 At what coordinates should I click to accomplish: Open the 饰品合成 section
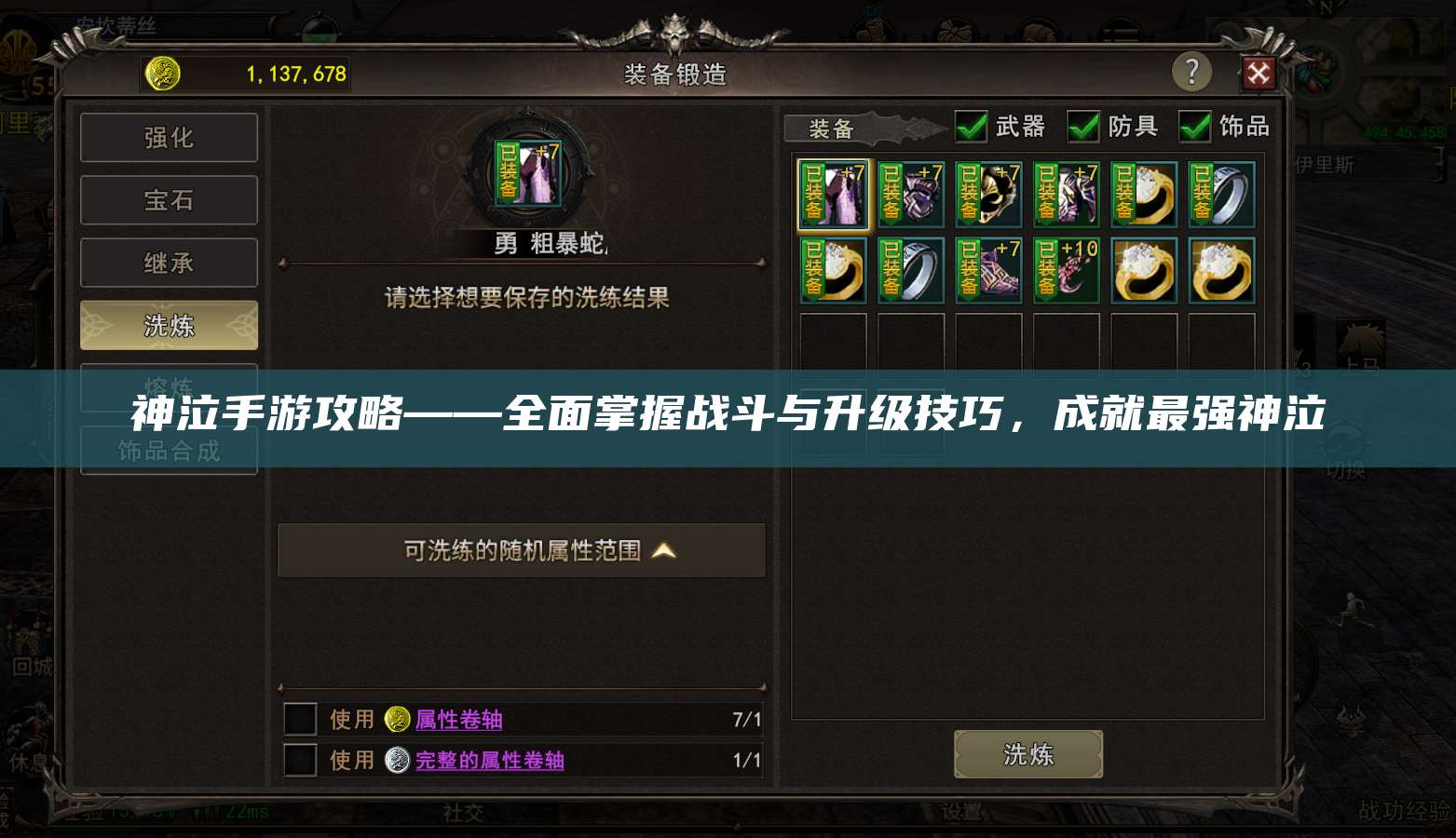pos(169,450)
